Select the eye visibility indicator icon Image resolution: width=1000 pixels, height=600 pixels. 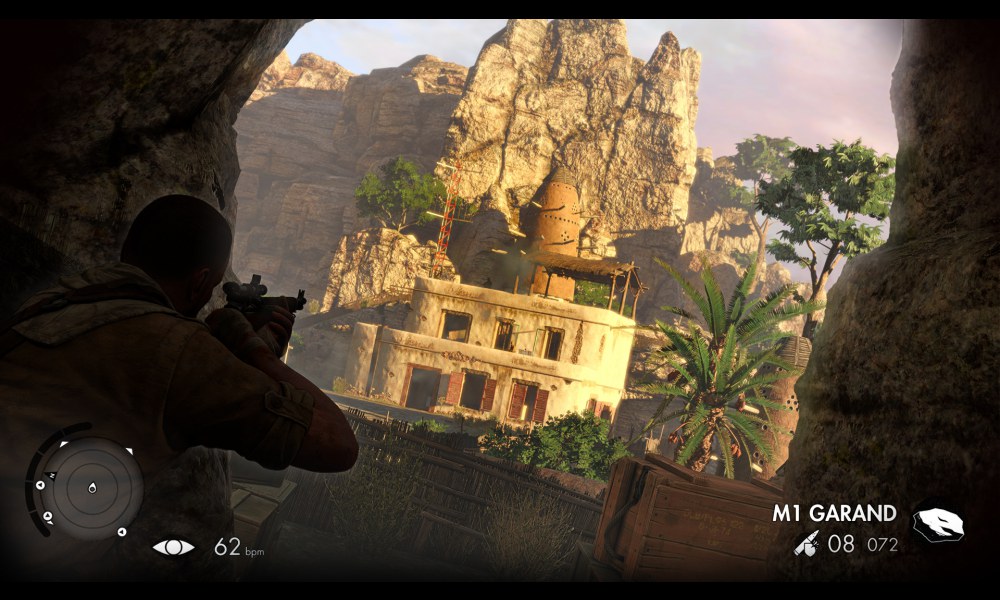pos(173,547)
